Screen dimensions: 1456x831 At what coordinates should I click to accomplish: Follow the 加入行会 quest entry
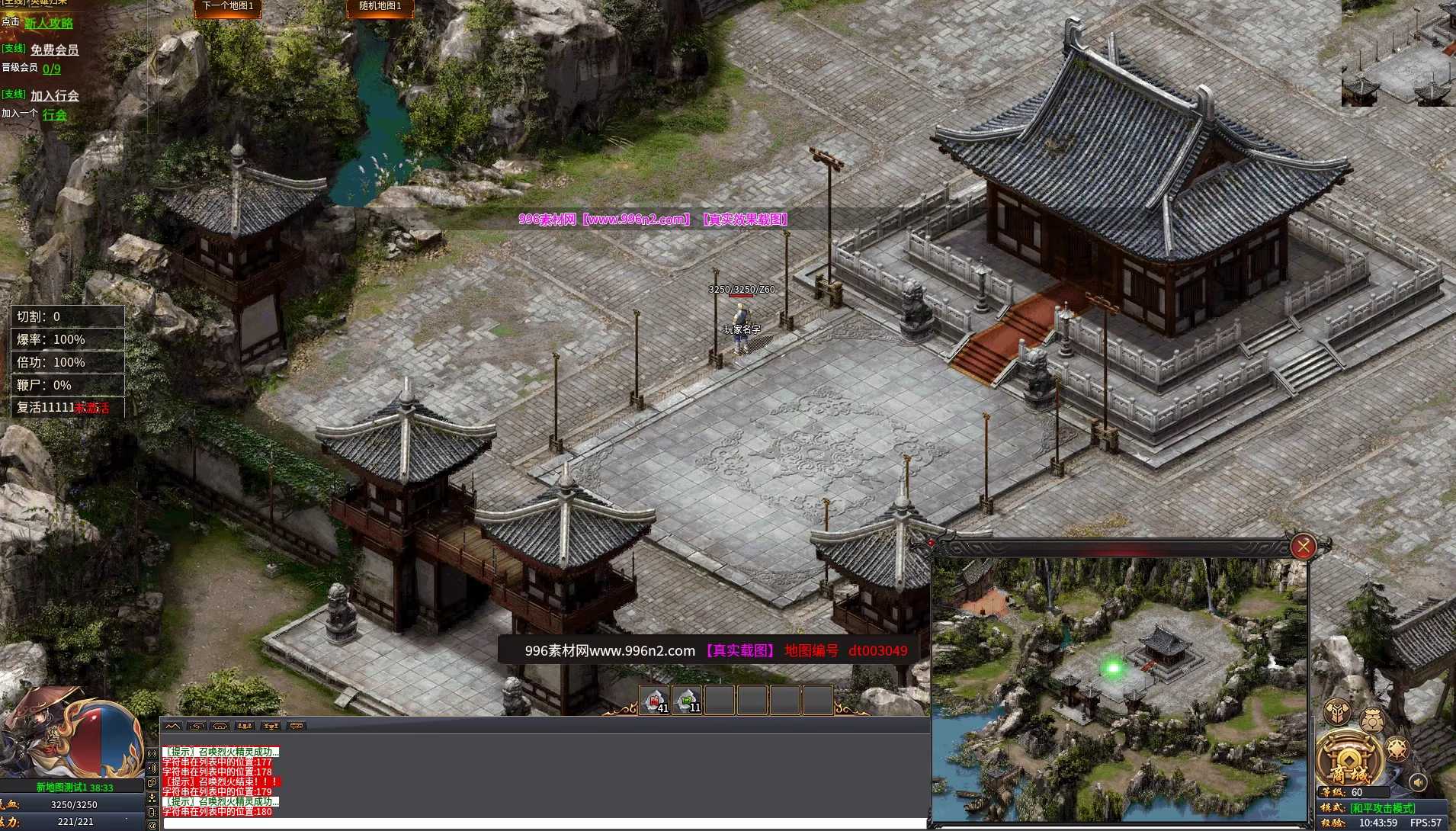54,95
